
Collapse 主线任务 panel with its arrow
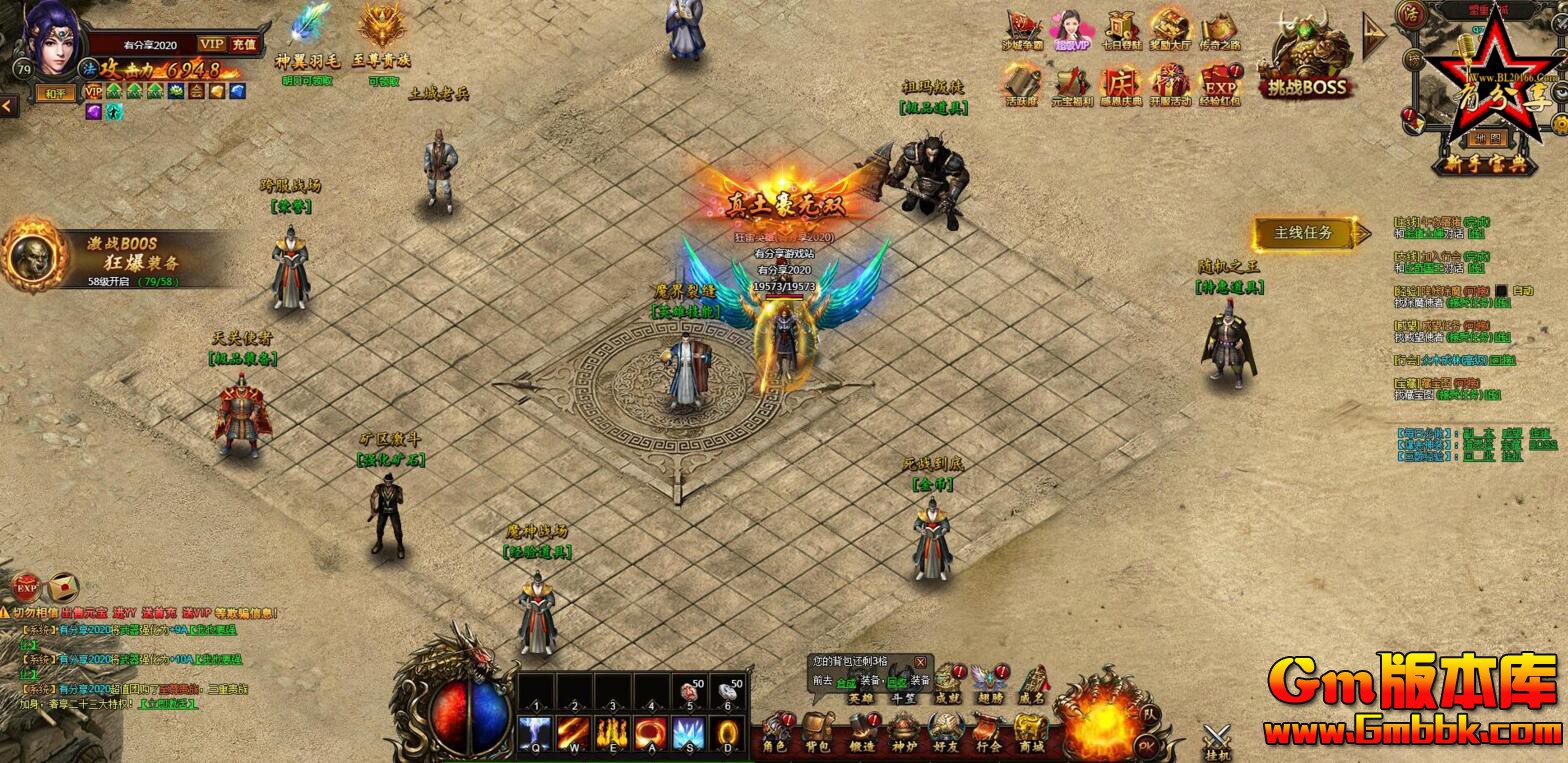(1363, 233)
